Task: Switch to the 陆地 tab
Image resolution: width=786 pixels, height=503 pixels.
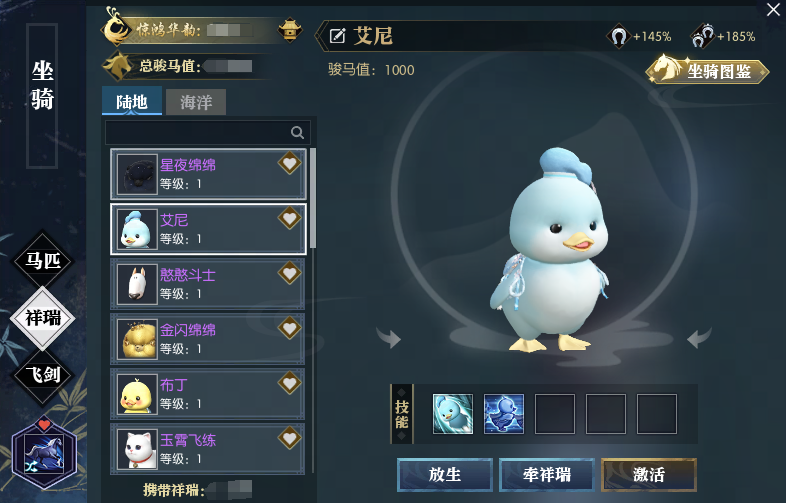Action: pos(132,102)
